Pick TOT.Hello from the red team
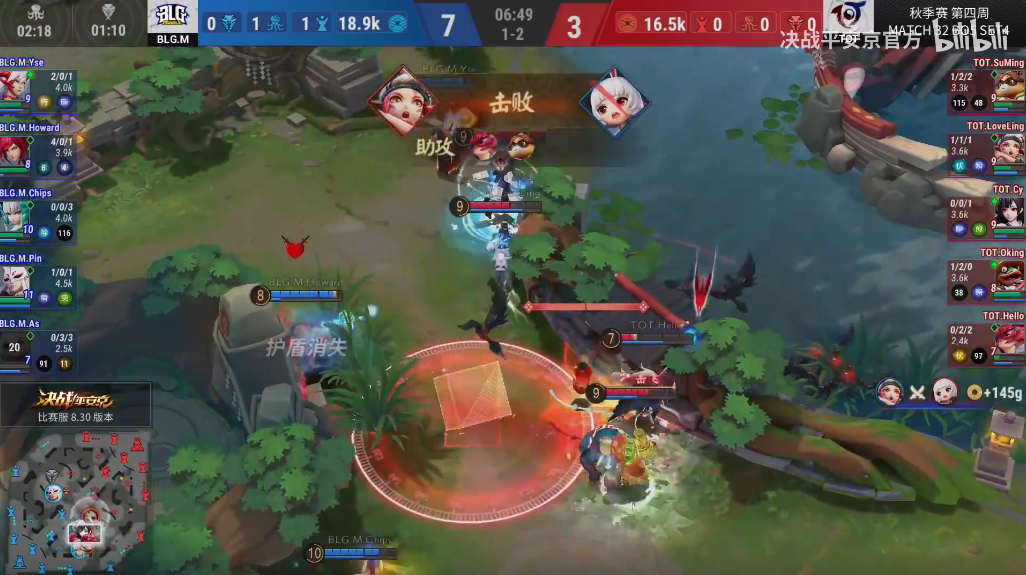 [x=1008, y=340]
